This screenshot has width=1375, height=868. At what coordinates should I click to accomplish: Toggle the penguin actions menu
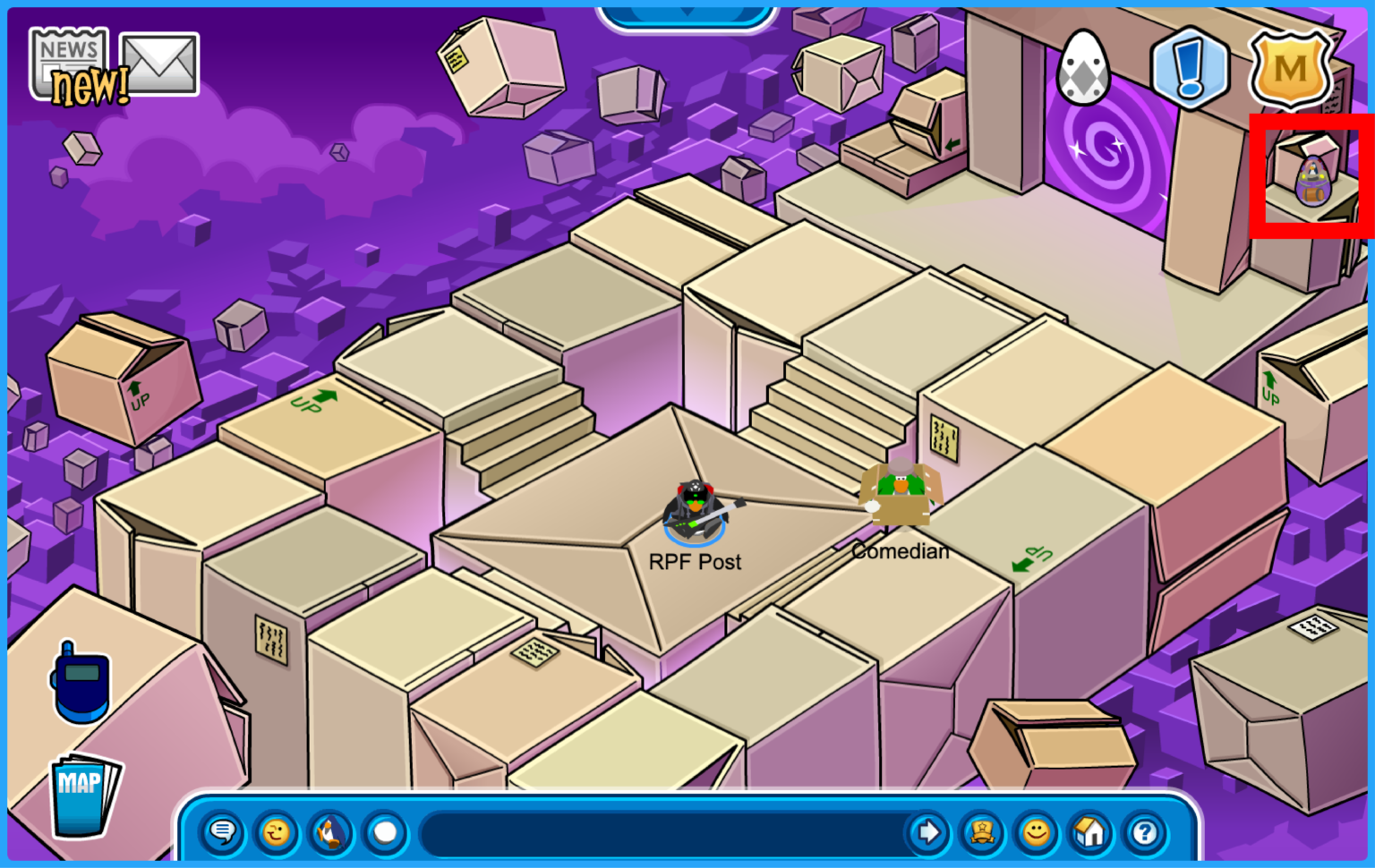[330, 833]
